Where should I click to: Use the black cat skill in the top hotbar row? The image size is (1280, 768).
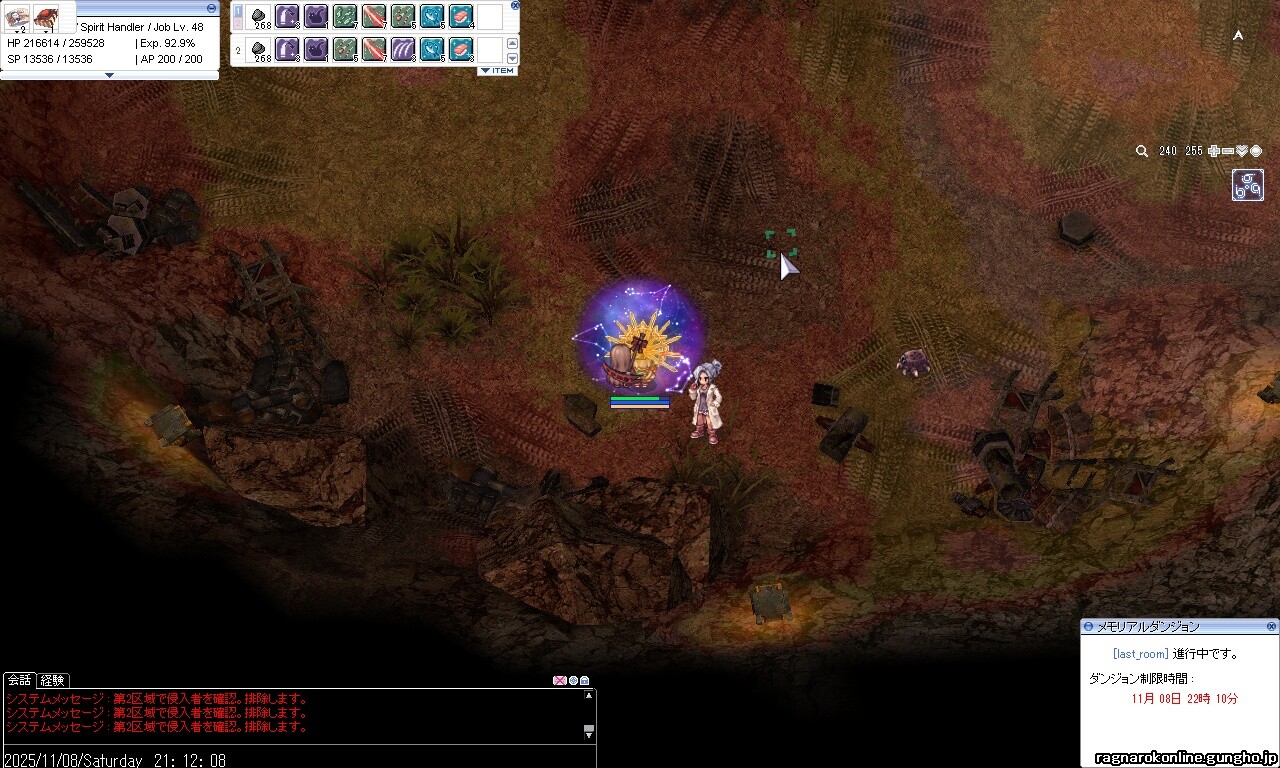click(316, 16)
